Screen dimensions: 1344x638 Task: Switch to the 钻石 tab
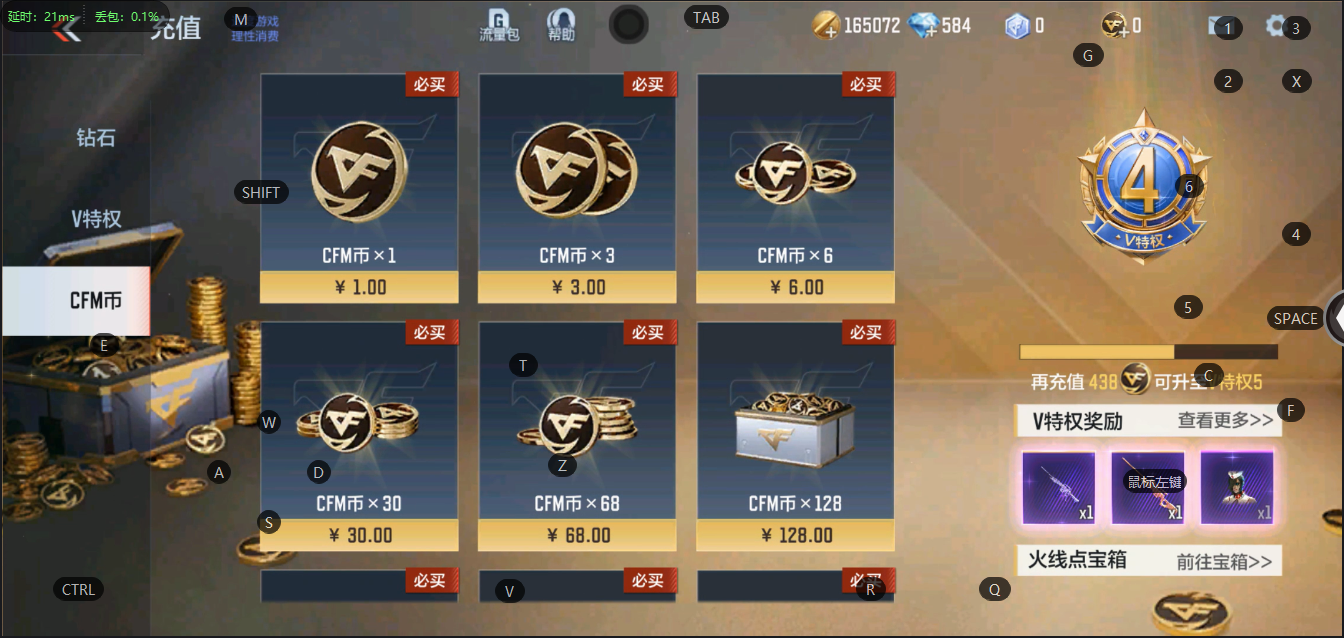[96, 138]
